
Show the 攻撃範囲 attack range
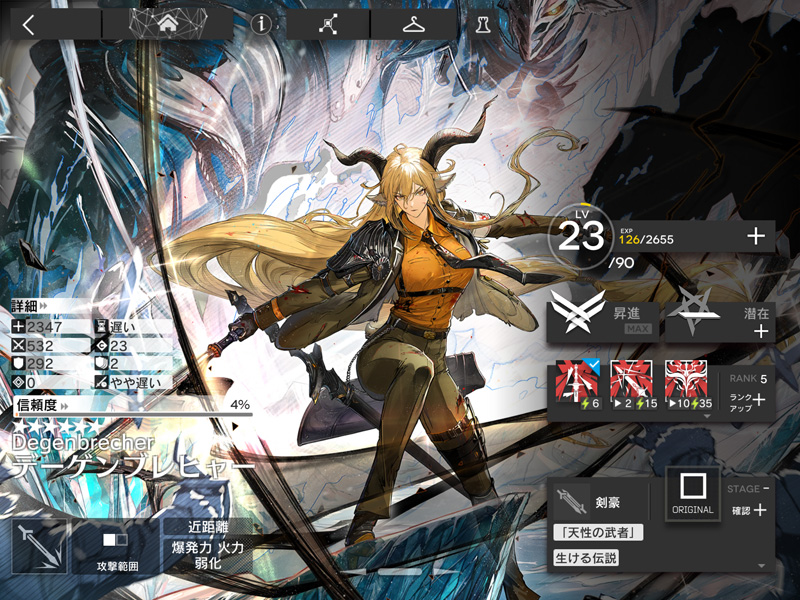[114, 546]
